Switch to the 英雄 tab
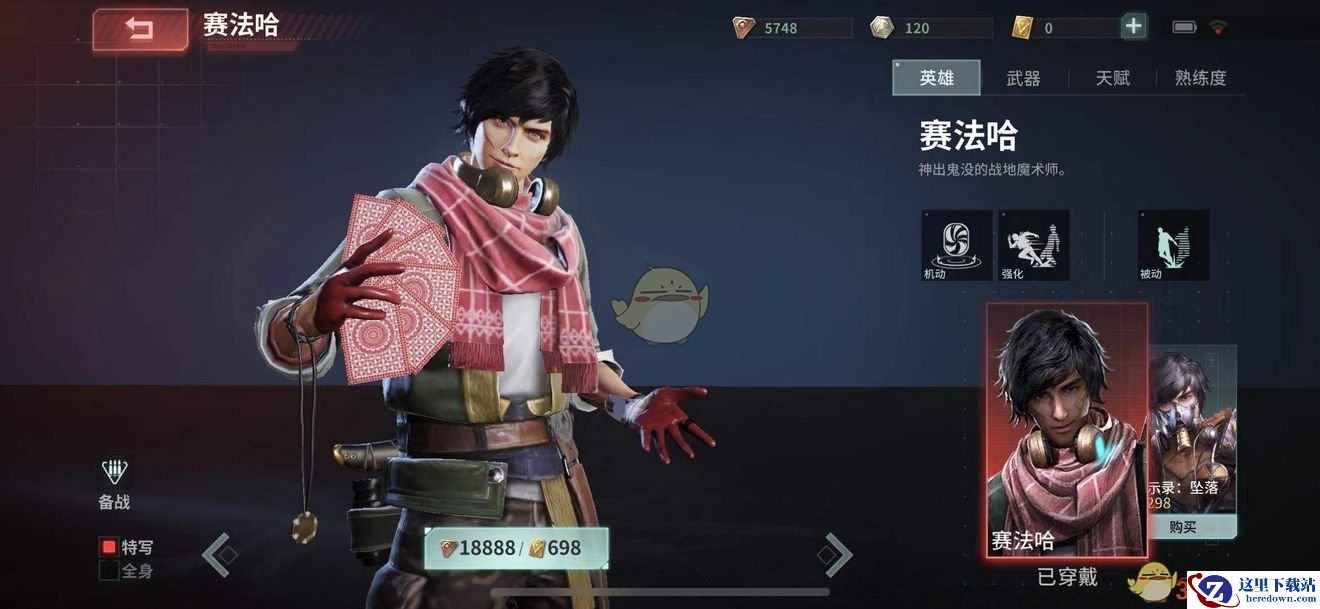The width and height of the screenshot is (1320, 609). (x=936, y=78)
